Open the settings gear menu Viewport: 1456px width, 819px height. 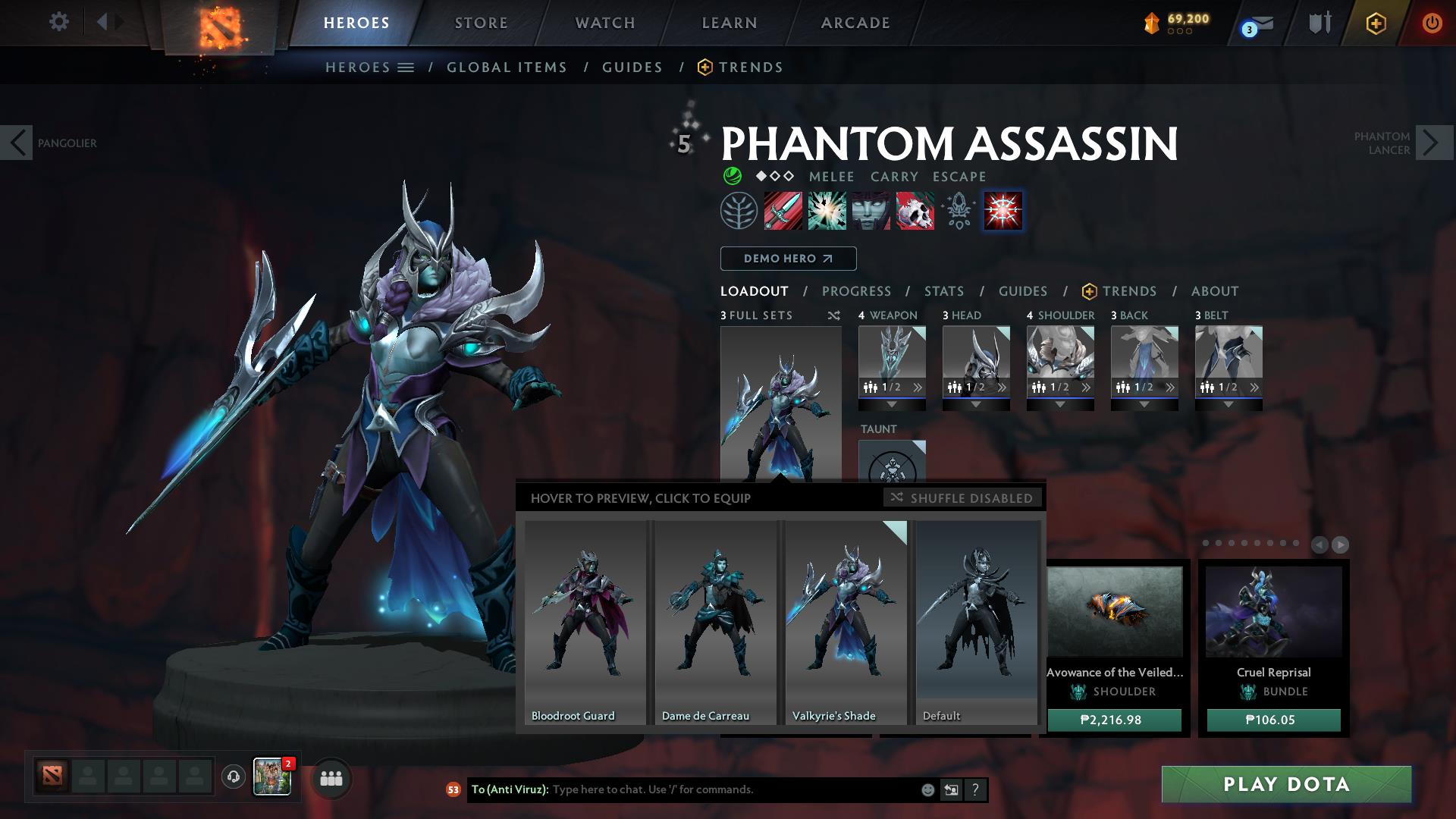click(x=58, y=22)
